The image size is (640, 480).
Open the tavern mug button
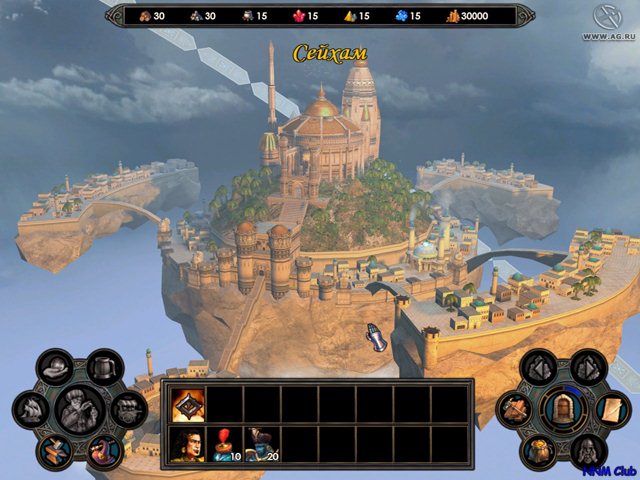click(x=102, y=367)
